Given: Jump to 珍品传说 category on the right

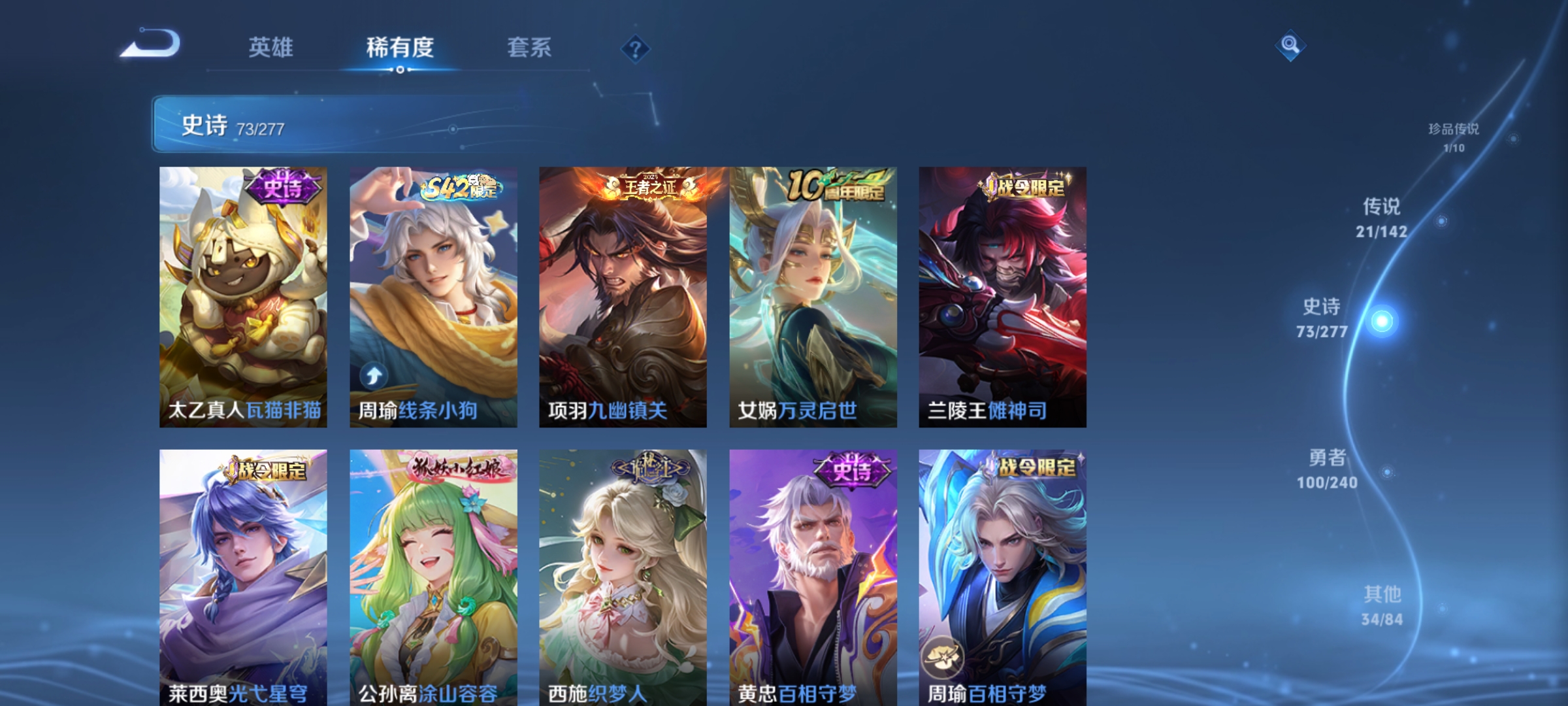Looking at the screenshot, I should pos(1456,134).
